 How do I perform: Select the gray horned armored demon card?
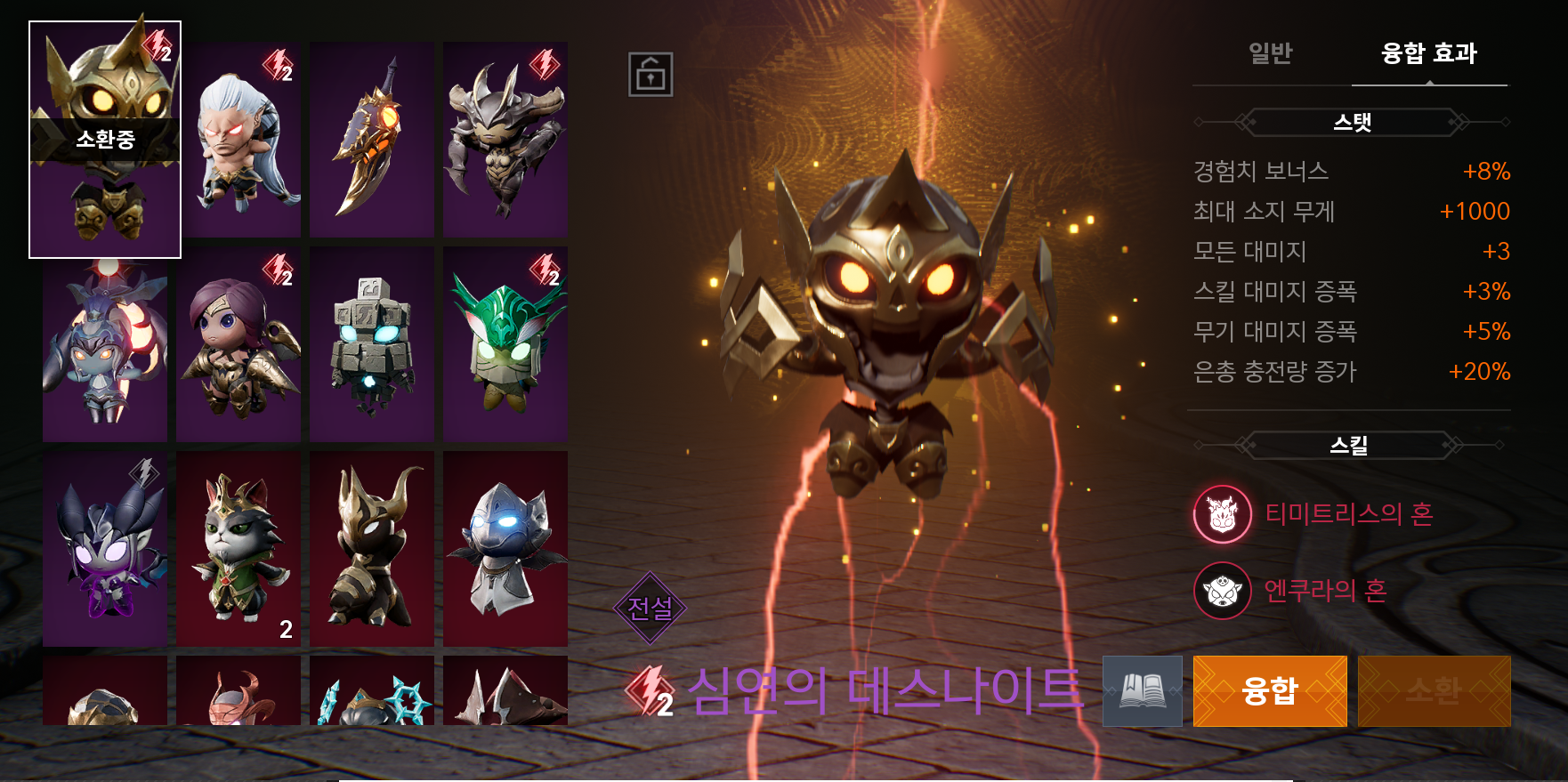click(x=505, y=140)
